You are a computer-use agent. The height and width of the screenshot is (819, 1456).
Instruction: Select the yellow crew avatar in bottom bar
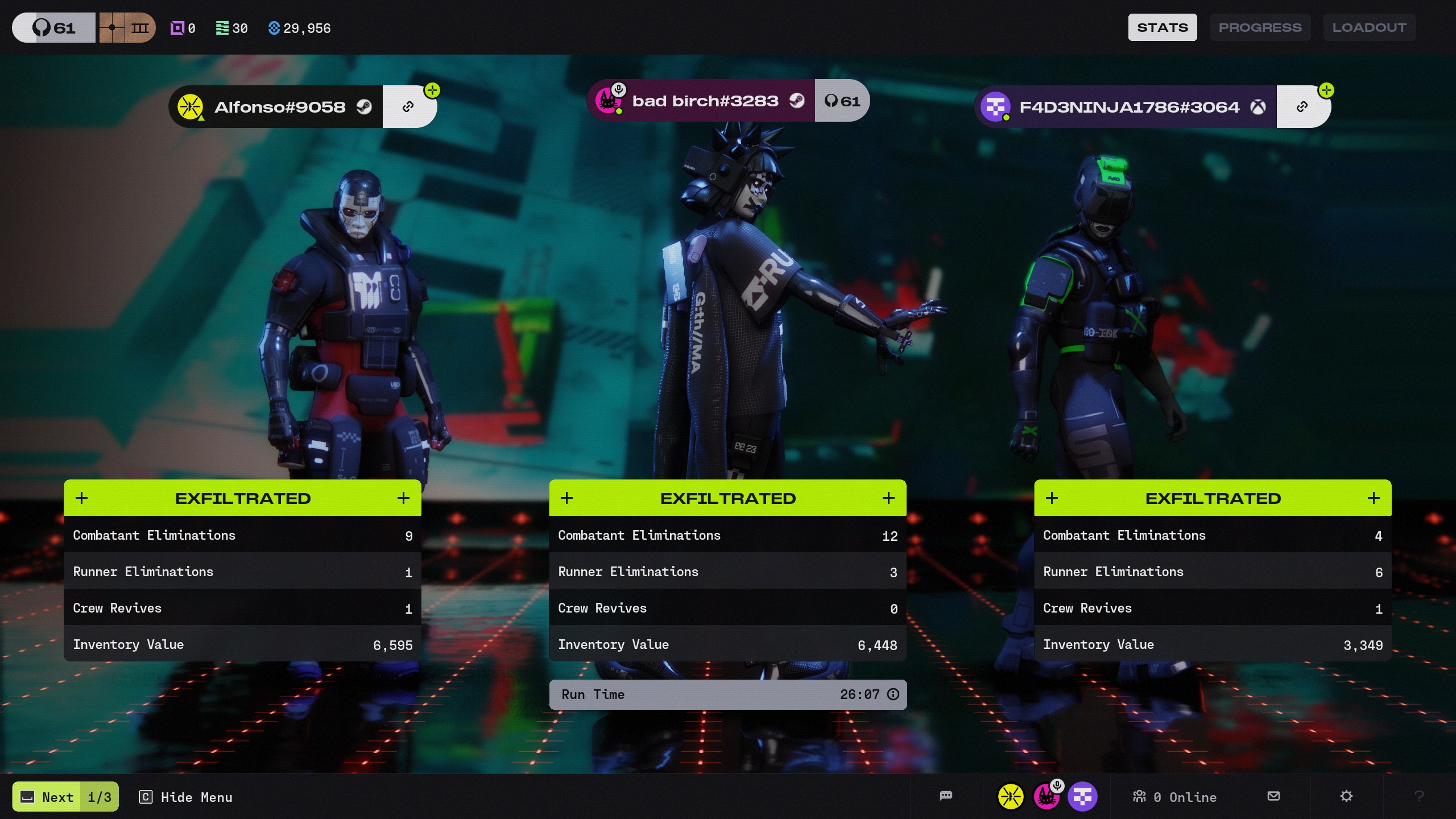(1011, 796)
